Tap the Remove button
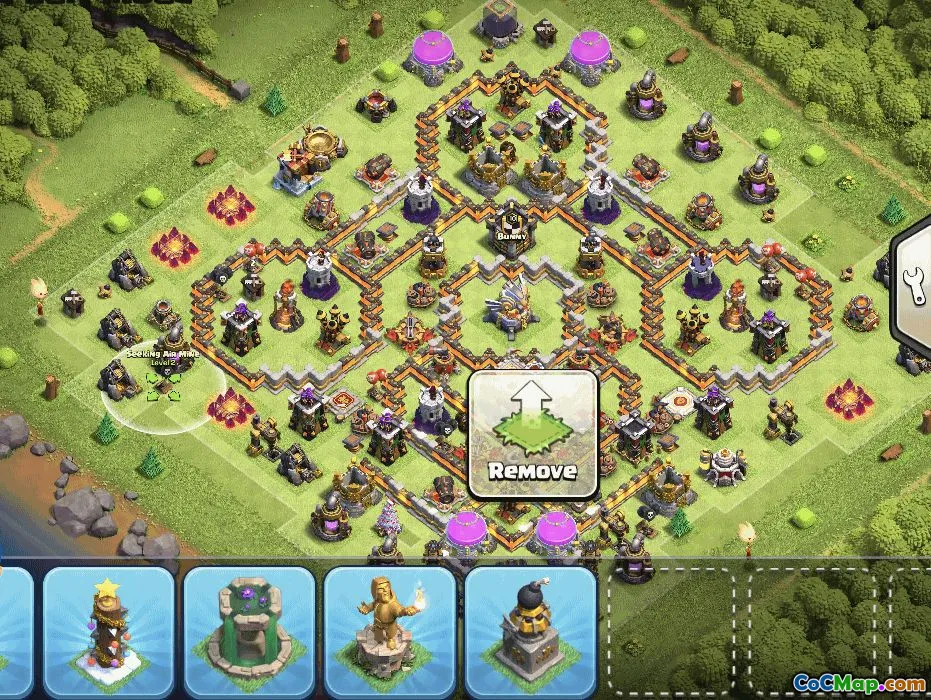Image resolution: width=931 pixels, height=700 pixels. point(533,435)
